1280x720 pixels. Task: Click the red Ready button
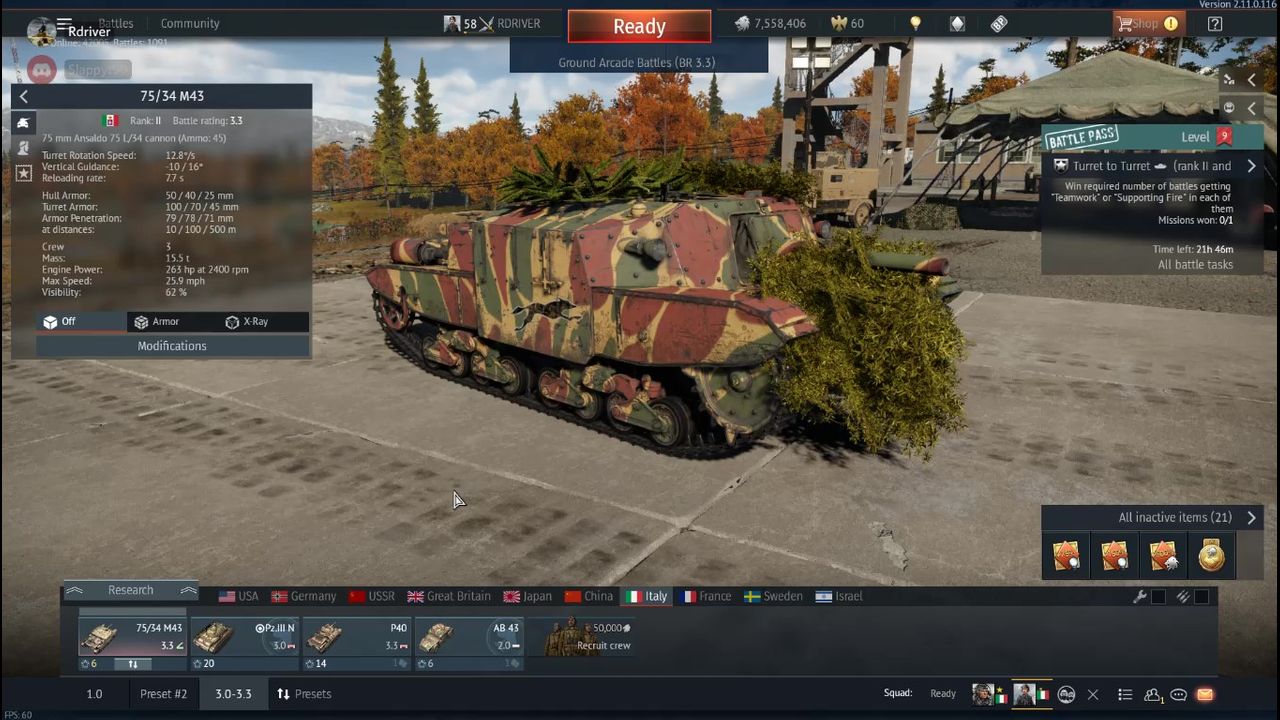click(639, 27)
